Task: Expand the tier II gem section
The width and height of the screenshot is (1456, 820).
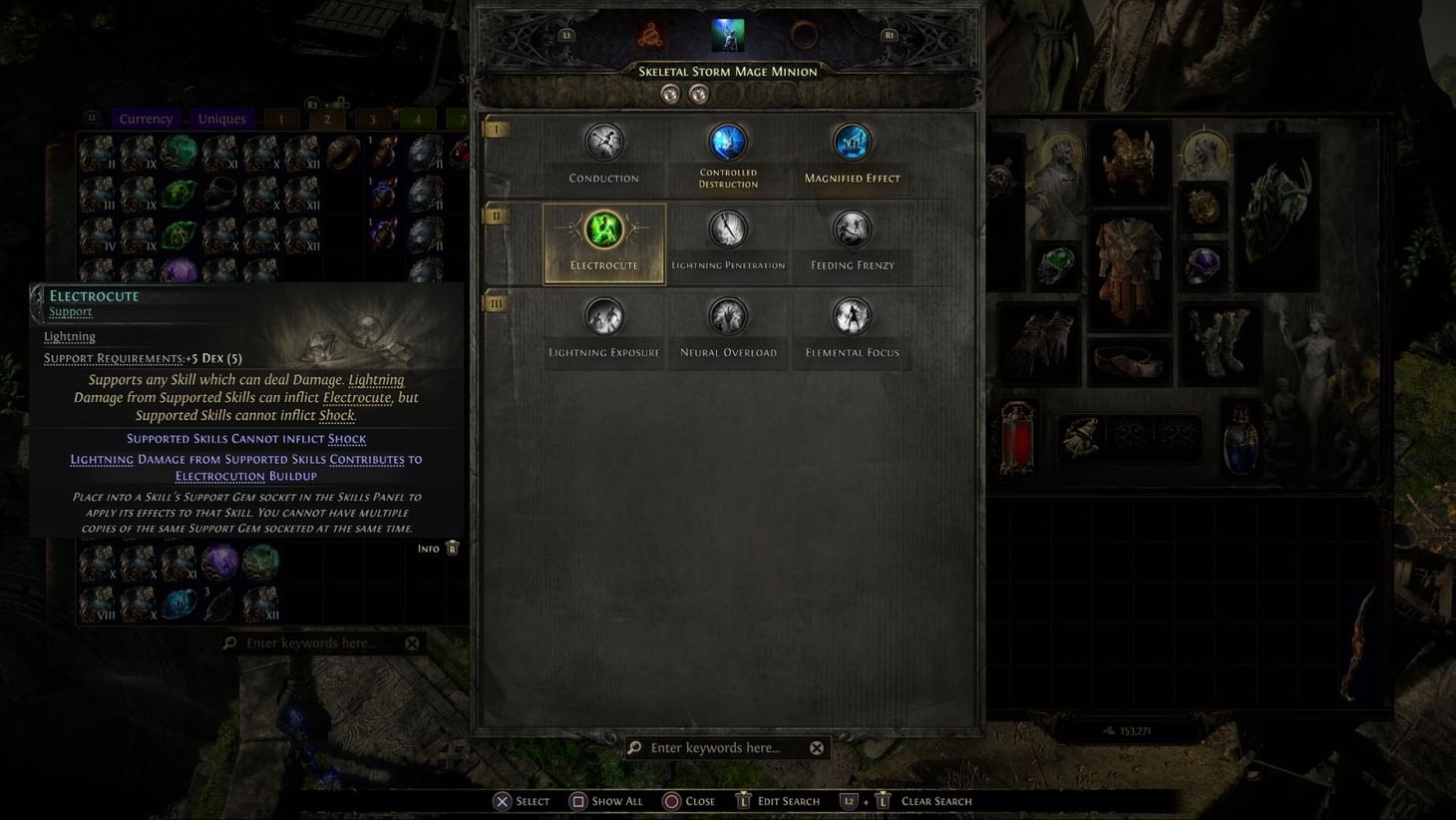Action: tap(496, 215)
